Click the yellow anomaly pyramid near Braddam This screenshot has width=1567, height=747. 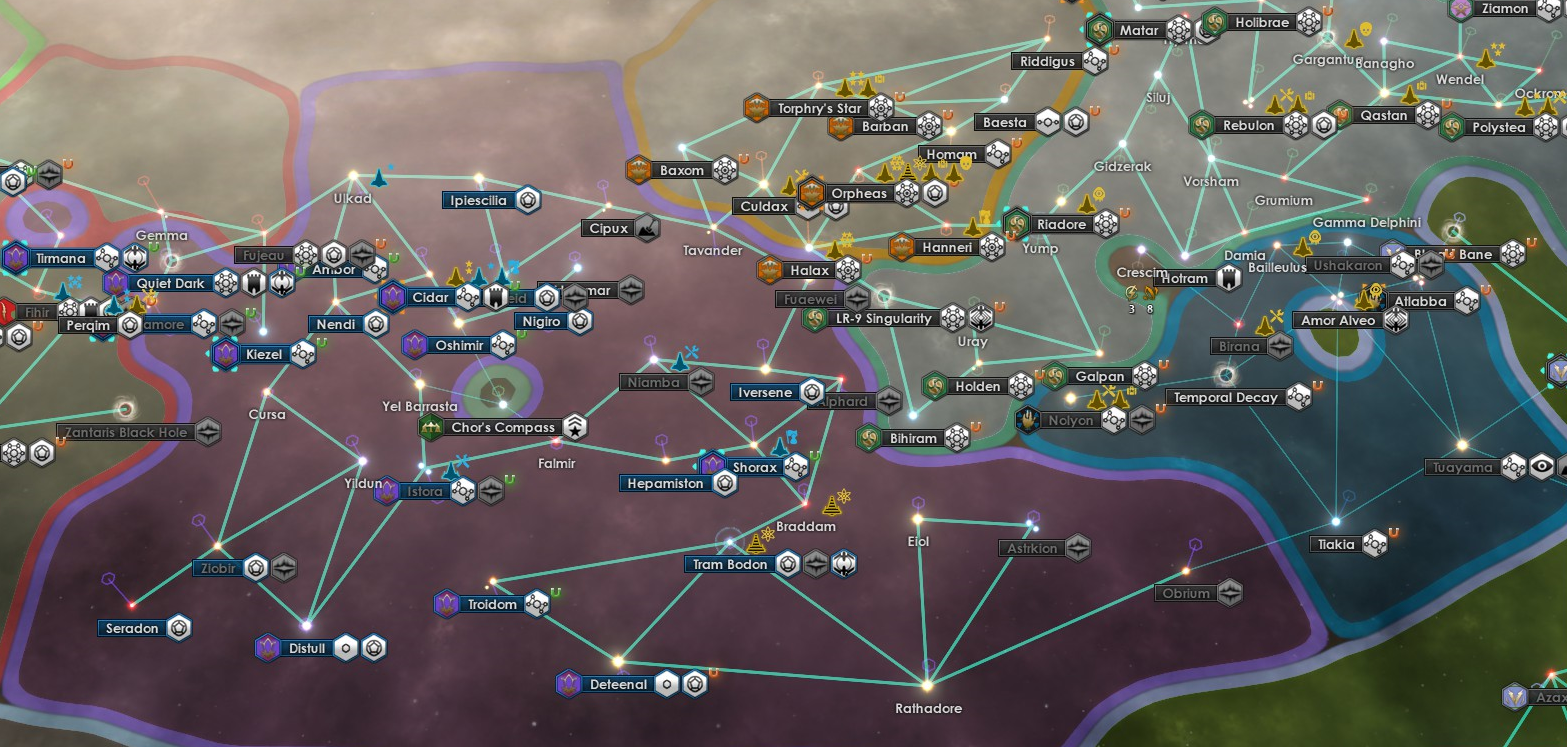pos(832,506)
